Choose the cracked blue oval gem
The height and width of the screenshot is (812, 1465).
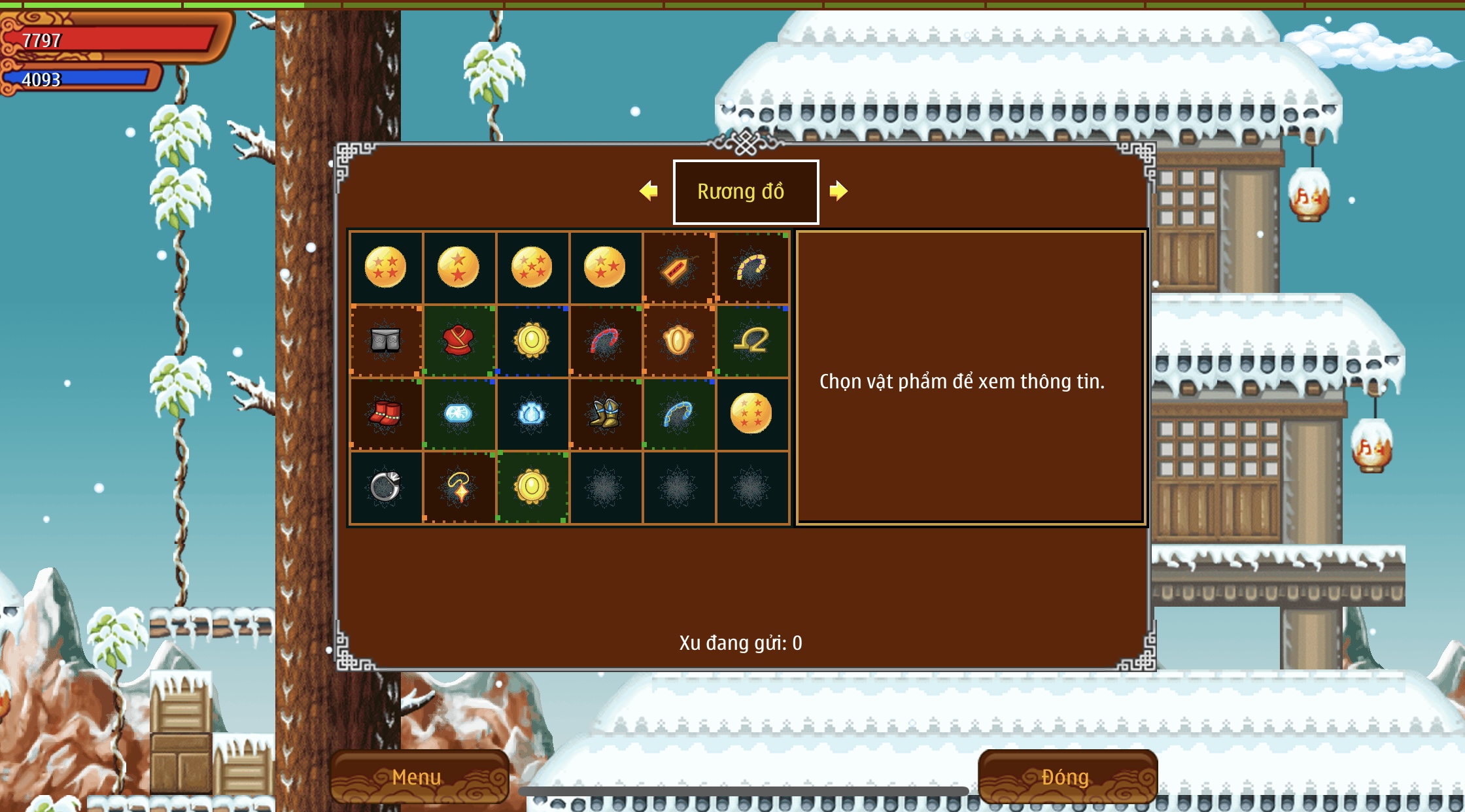(458, 414)
